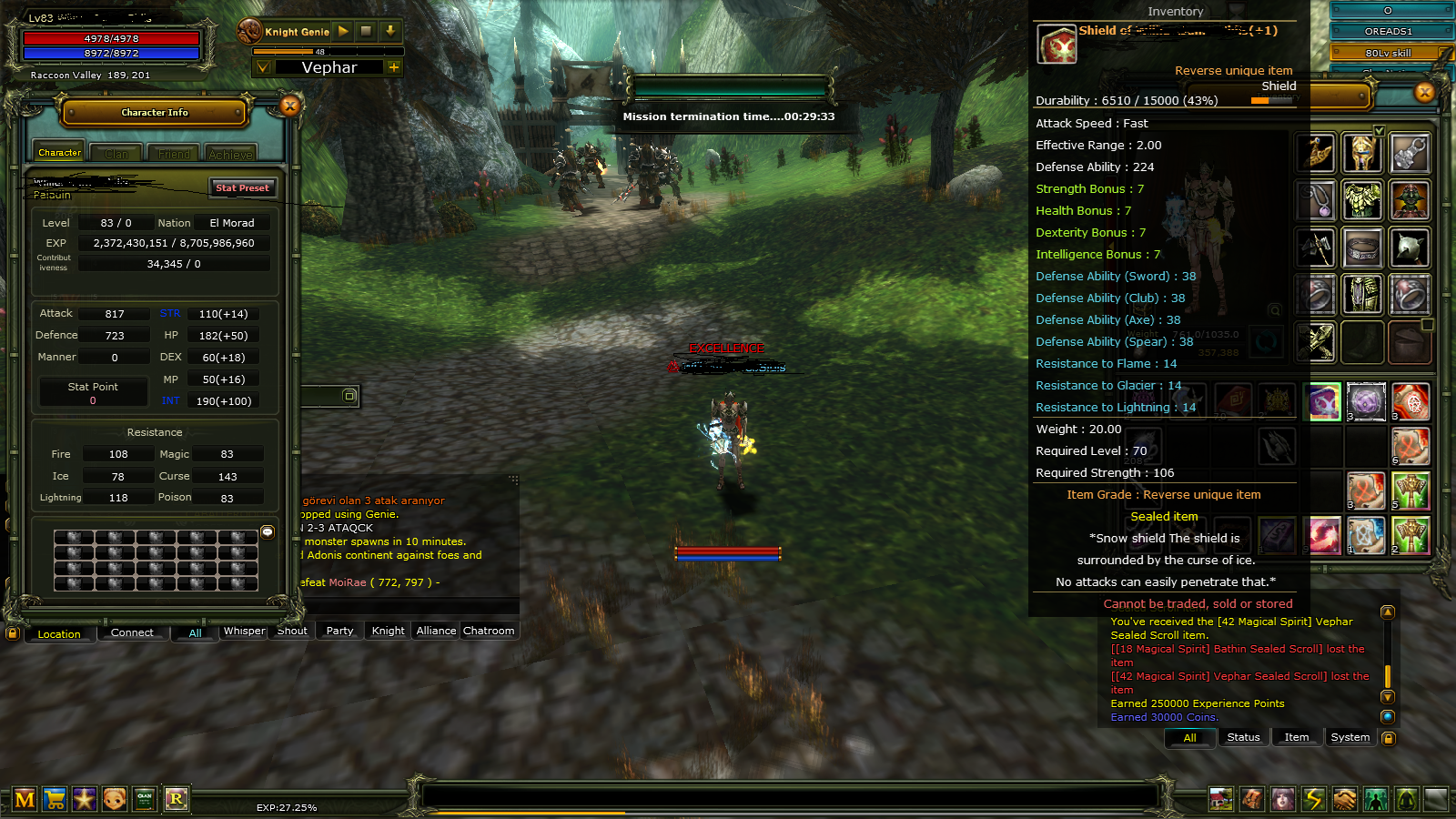Open the Stat Preset menu
This screenshot has height=819, width=1456.
pyautogui.click(x=242, y=187)
